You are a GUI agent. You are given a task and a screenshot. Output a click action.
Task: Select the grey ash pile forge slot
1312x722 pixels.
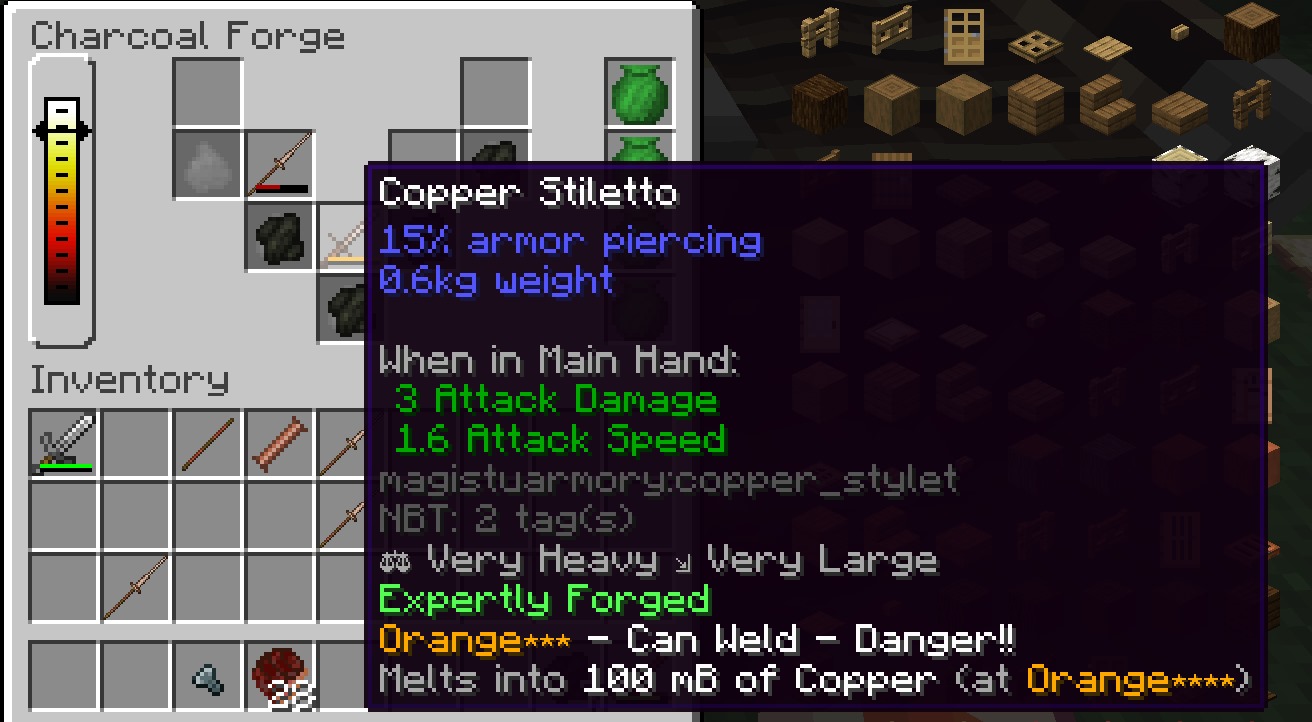click(x=208, y=164)
